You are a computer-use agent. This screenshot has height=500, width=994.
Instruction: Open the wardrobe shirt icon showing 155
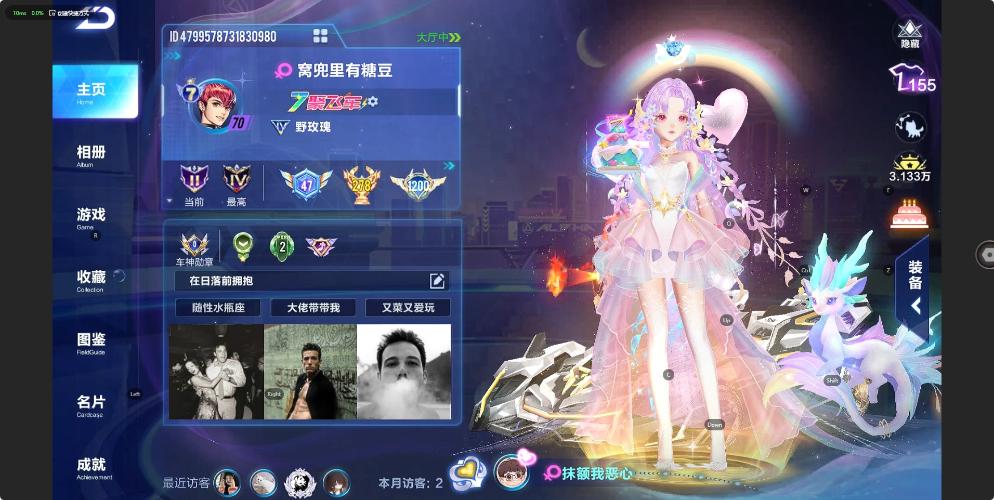coord(911,80)
